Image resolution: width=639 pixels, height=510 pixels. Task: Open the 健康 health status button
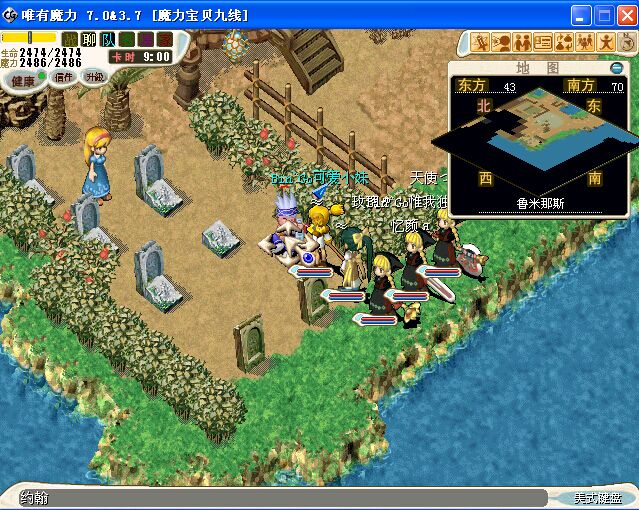[22, 79]
